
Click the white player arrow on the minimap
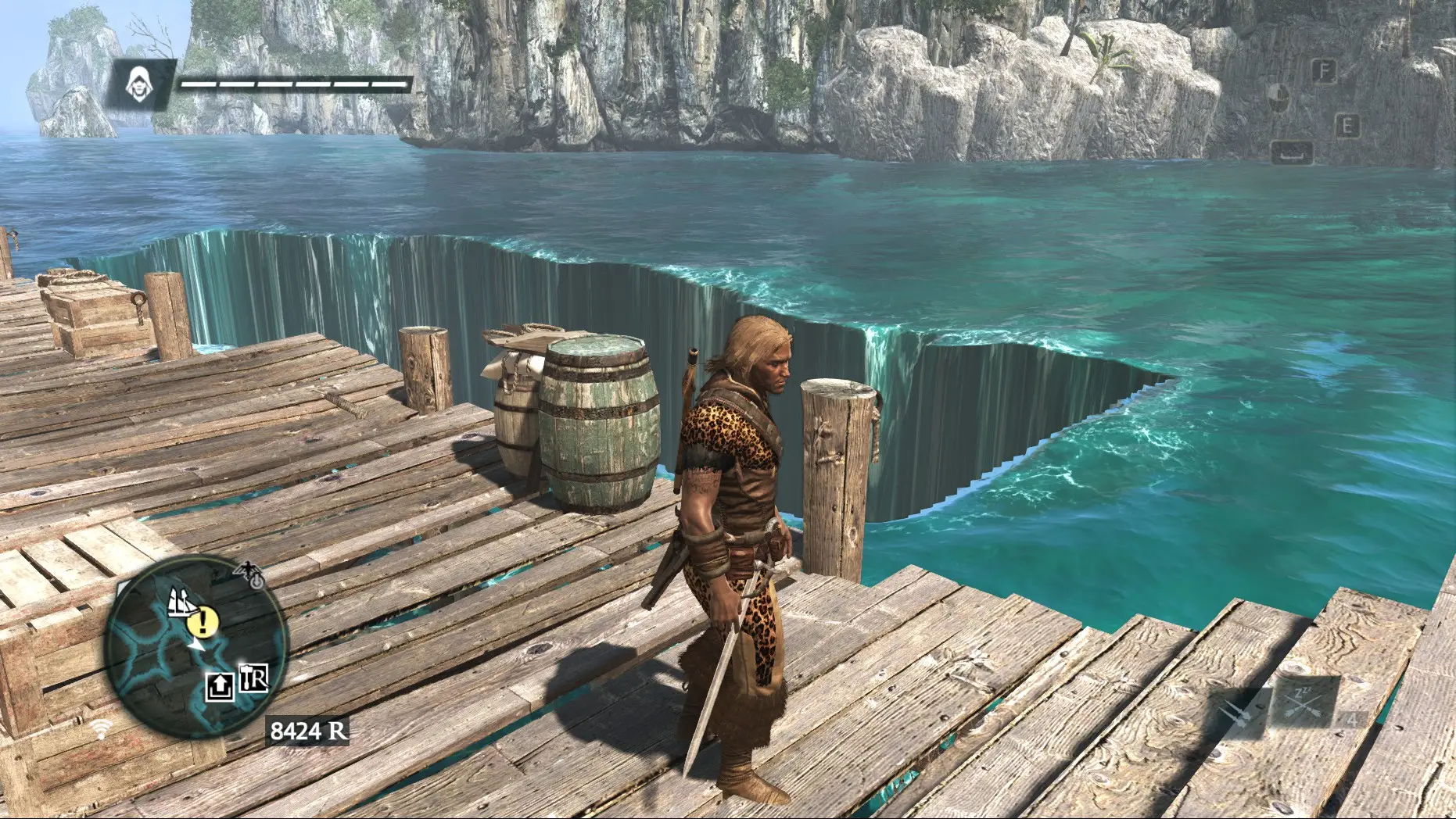click(195, 646)
